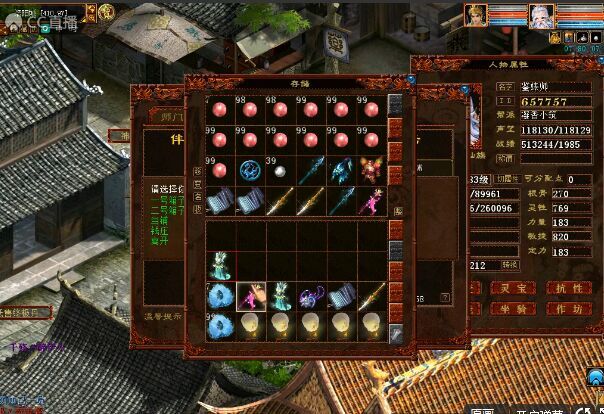Click the 作坊 workshop button
The height and width of the screenshot is (414, 604).
pos(567,309)
